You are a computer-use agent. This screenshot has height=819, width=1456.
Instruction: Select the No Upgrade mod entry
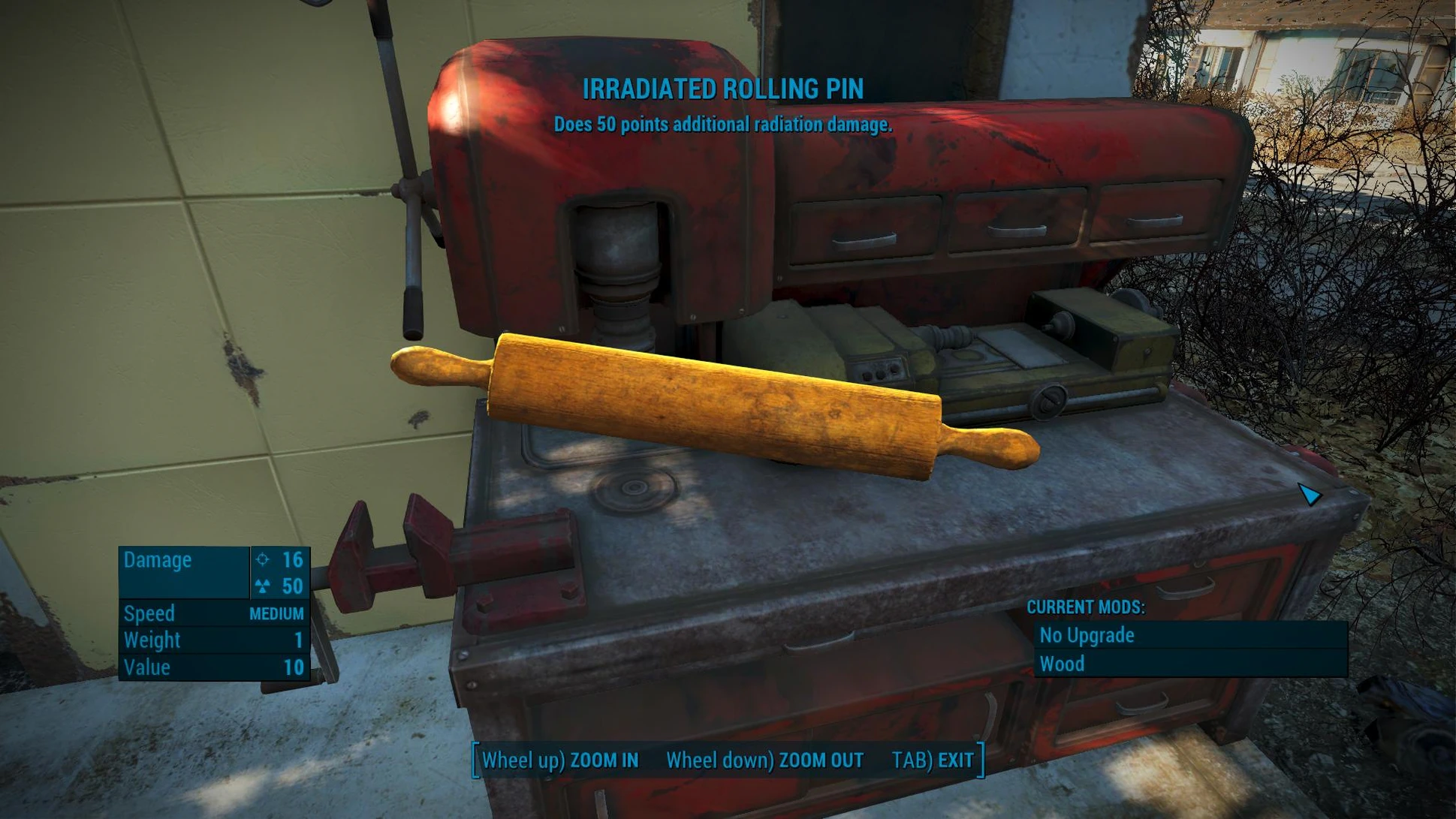coord(1189,635)
